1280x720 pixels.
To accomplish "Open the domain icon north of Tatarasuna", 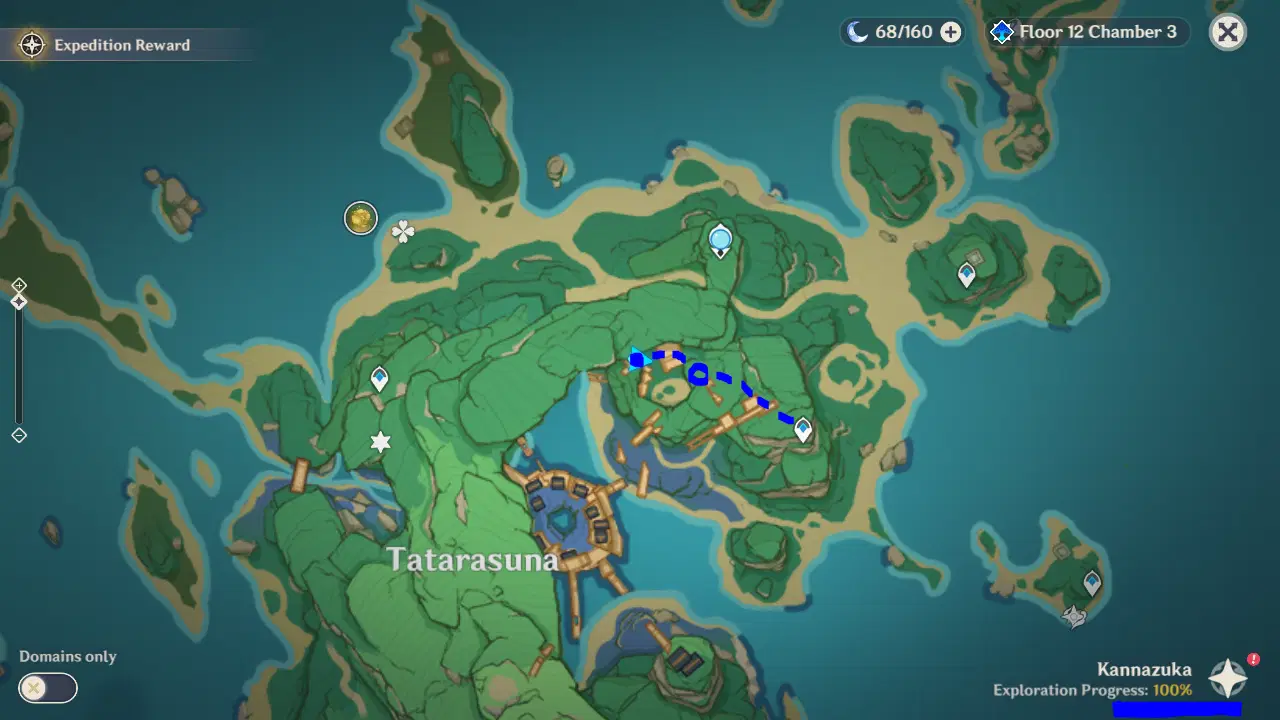I will coord(720,239).
